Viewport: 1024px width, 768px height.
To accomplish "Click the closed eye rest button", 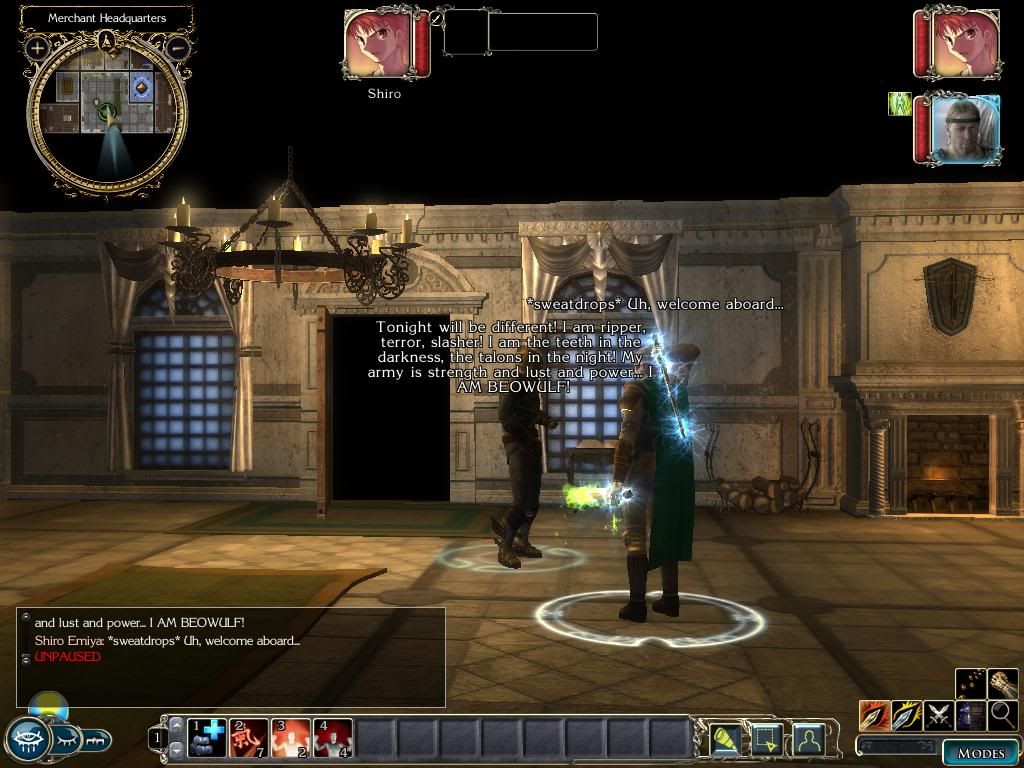I will [64, 740].
